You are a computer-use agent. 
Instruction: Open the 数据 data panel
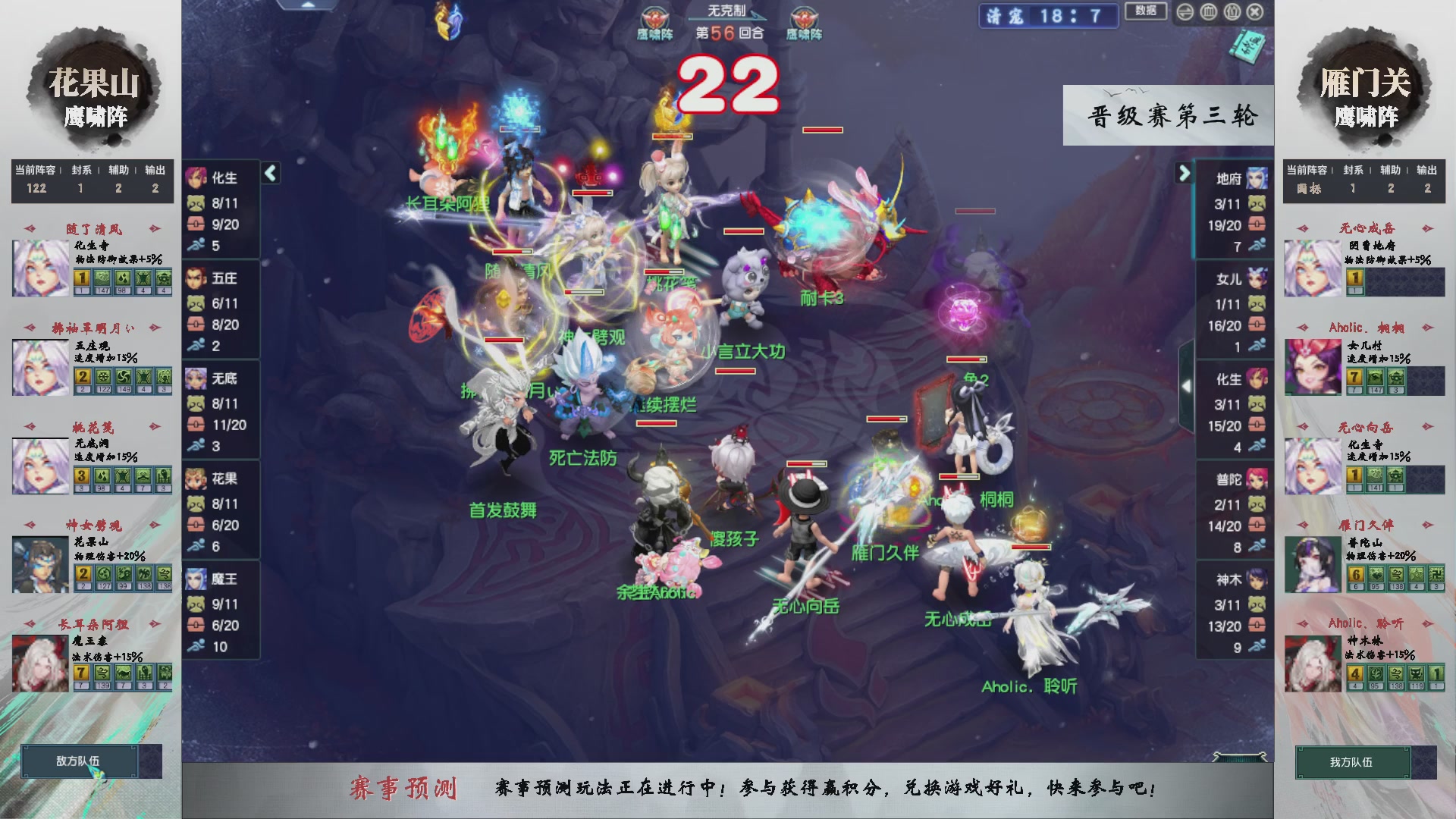[x=1145, y=11]
